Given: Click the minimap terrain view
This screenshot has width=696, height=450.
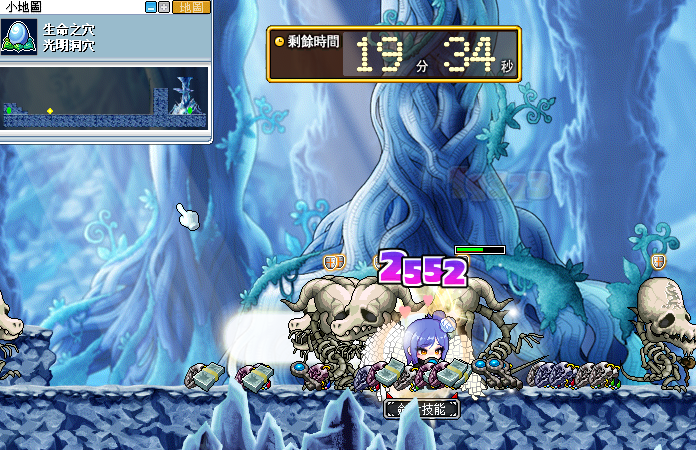Looking at the screenshot, I should (x=105, y=99).
